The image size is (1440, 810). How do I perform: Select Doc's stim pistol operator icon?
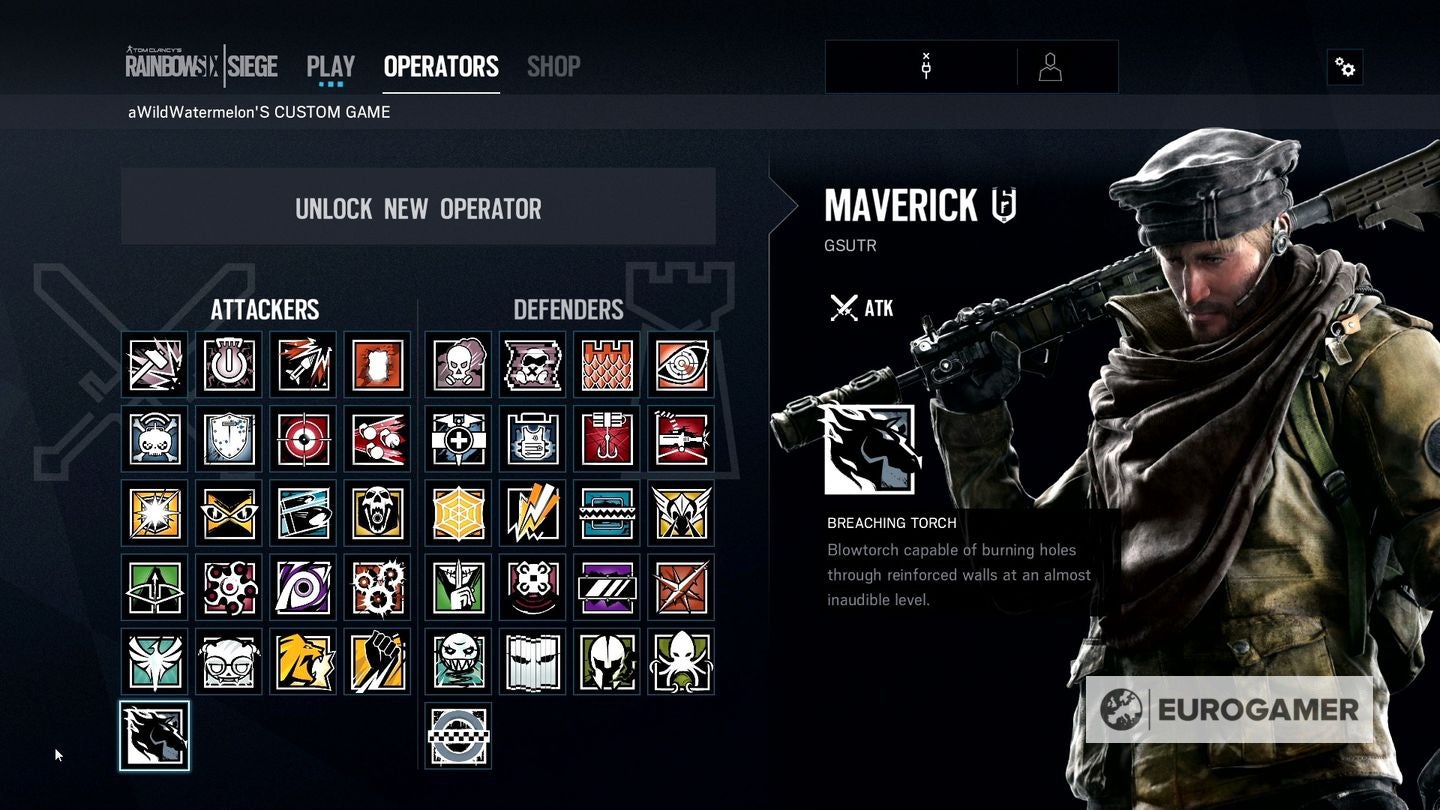tap(458, 438)
